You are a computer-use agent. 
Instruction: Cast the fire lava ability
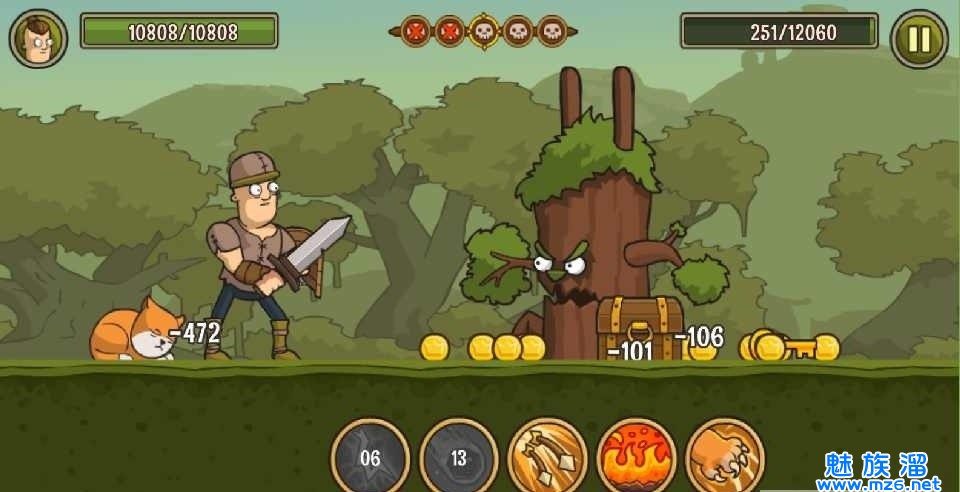point(636,456)
